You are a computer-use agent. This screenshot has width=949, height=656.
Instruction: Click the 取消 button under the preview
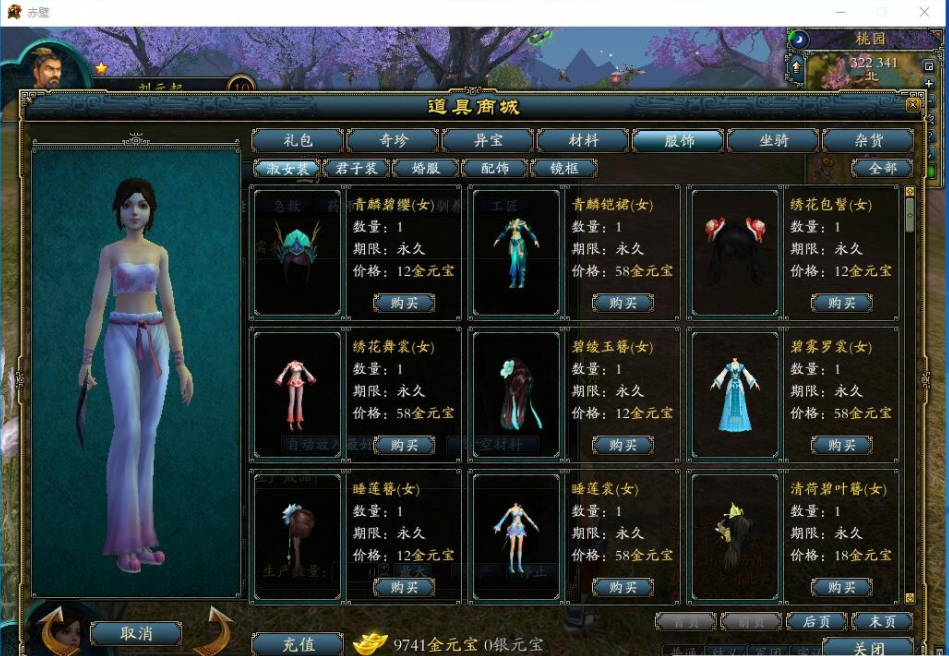tap(136, 633)
